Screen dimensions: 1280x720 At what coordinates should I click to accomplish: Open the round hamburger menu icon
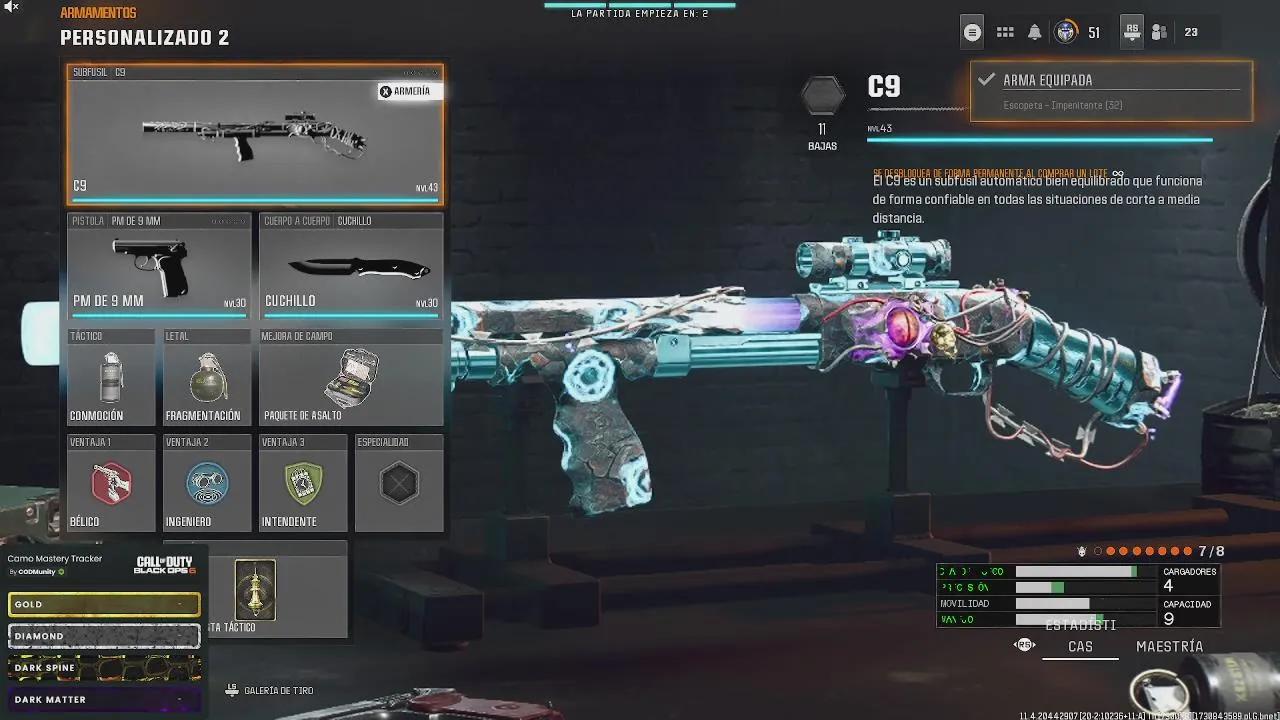click(972, 32)
